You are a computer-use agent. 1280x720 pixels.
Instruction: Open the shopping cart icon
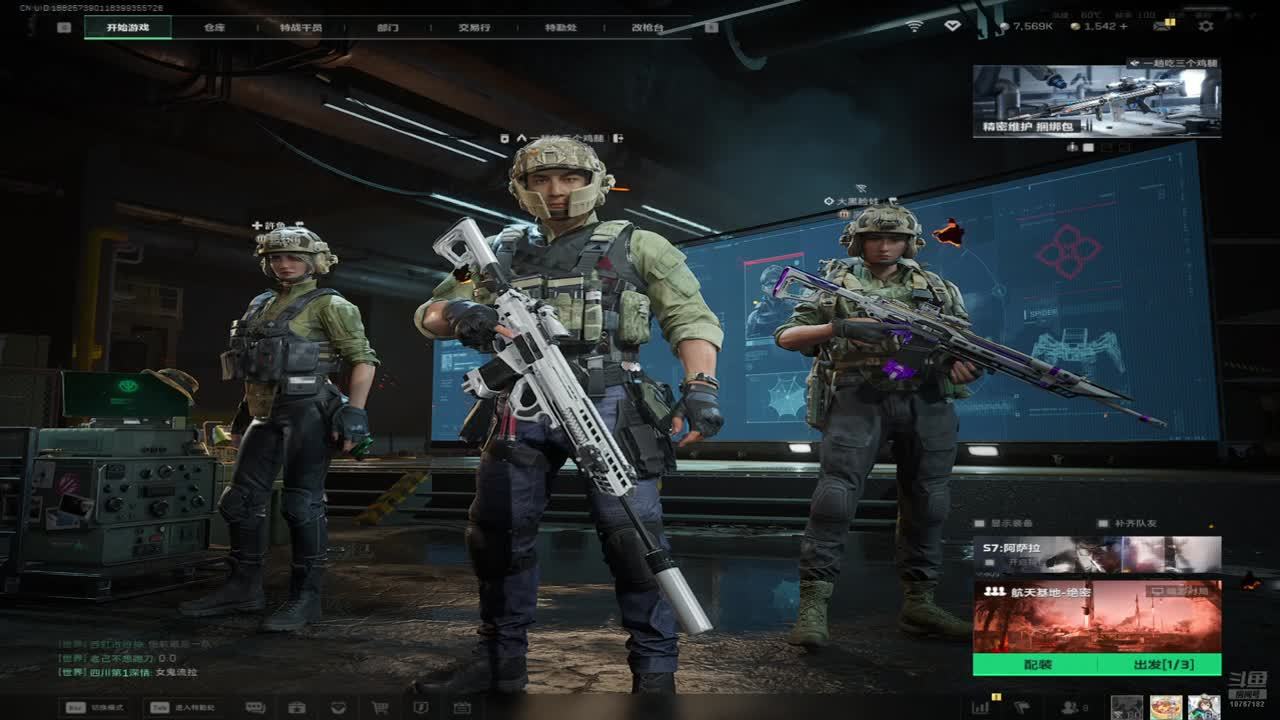[380, 707]
